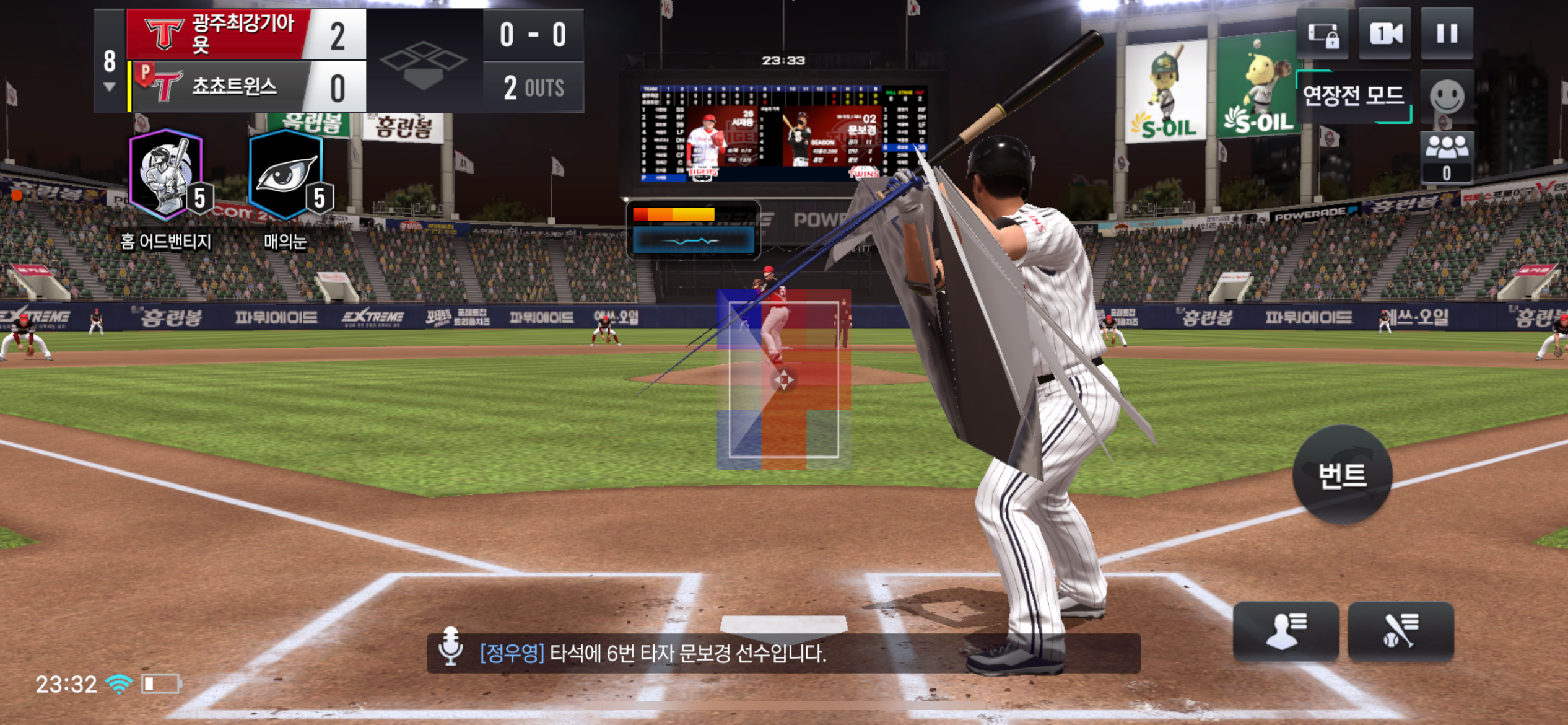Open the player lineup info button

click(1286, 631)
